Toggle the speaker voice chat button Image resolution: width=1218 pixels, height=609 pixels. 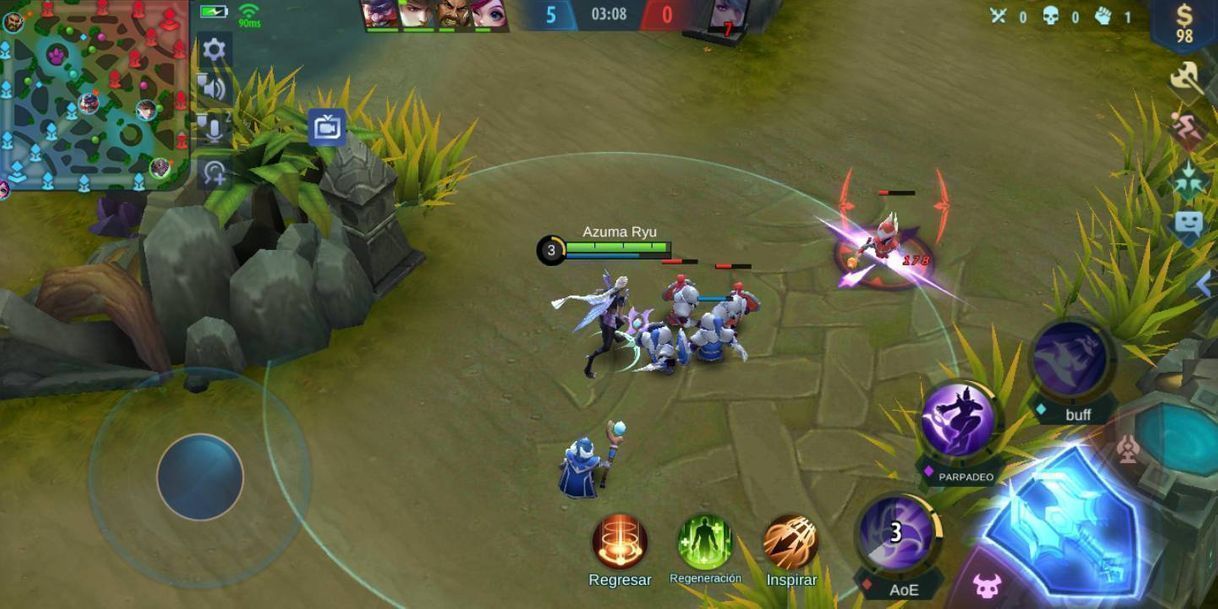(213, 88)
